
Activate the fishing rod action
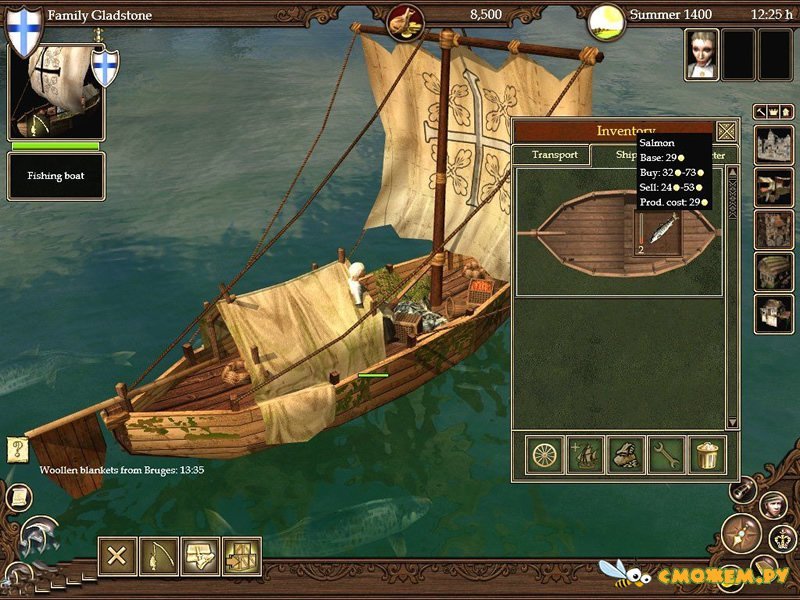(159, 556)
